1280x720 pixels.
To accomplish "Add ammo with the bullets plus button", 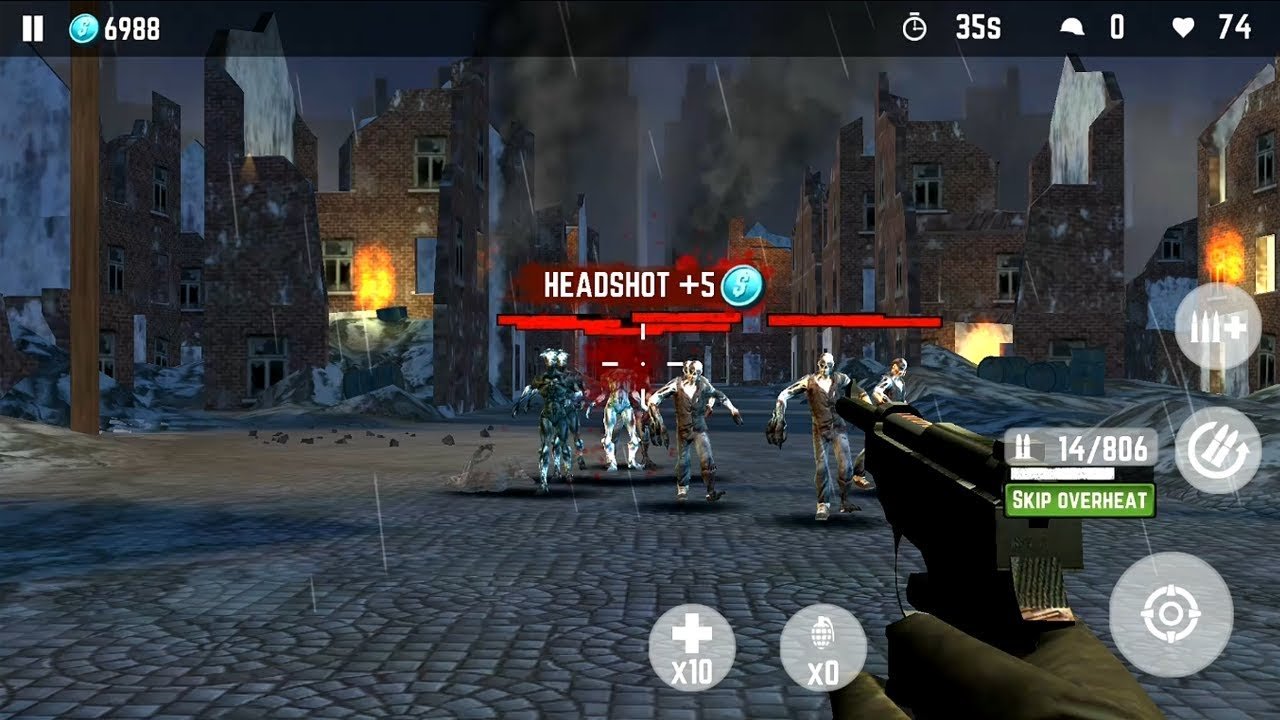I will [x=1217, y=326].
